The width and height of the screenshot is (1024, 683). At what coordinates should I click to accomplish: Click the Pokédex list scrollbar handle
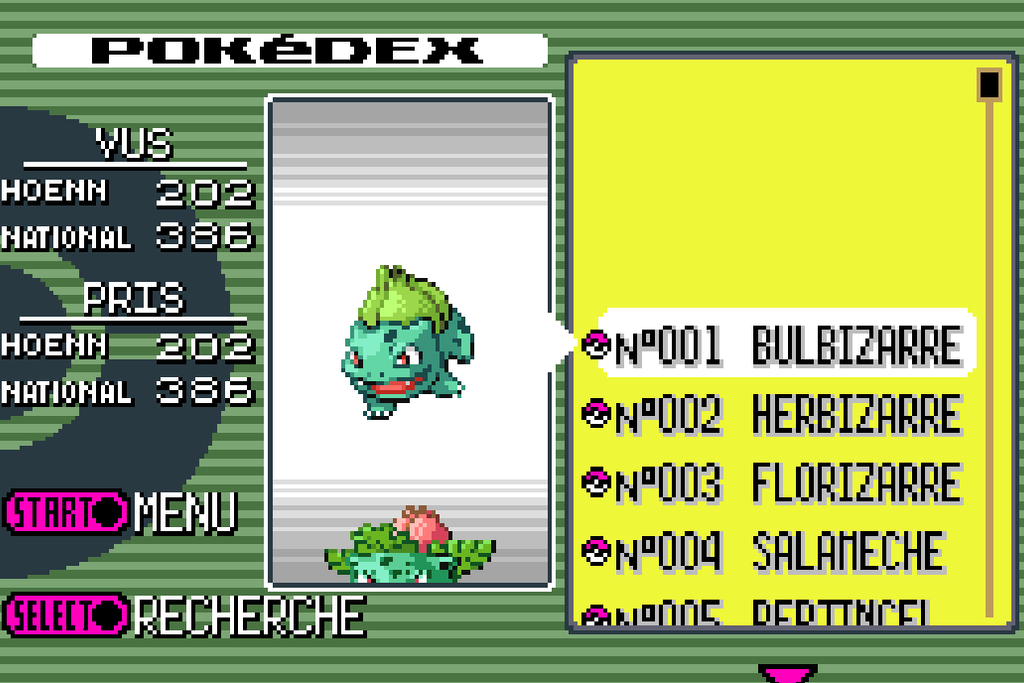coord(989,84)
